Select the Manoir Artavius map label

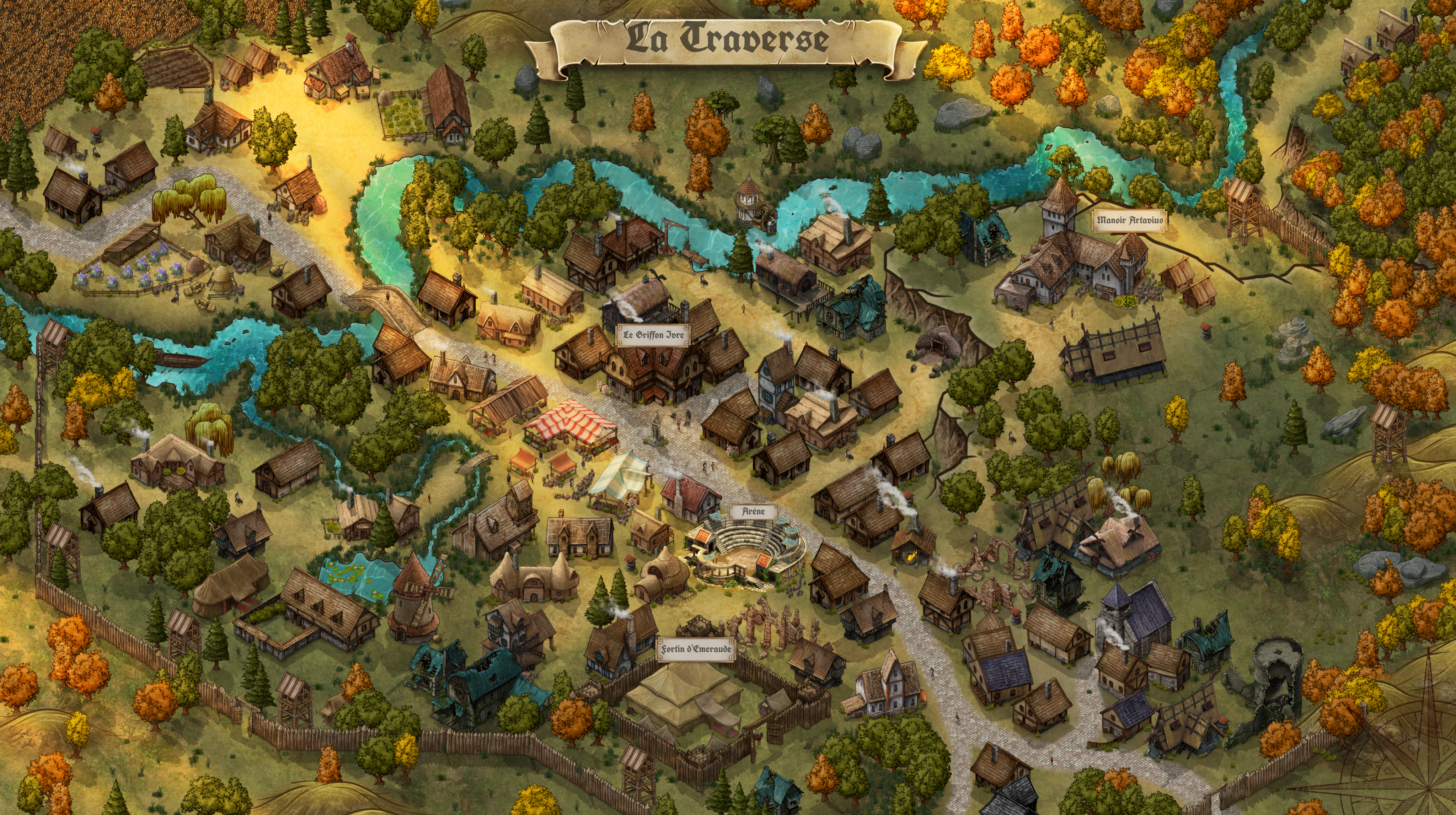point(1130,220)
